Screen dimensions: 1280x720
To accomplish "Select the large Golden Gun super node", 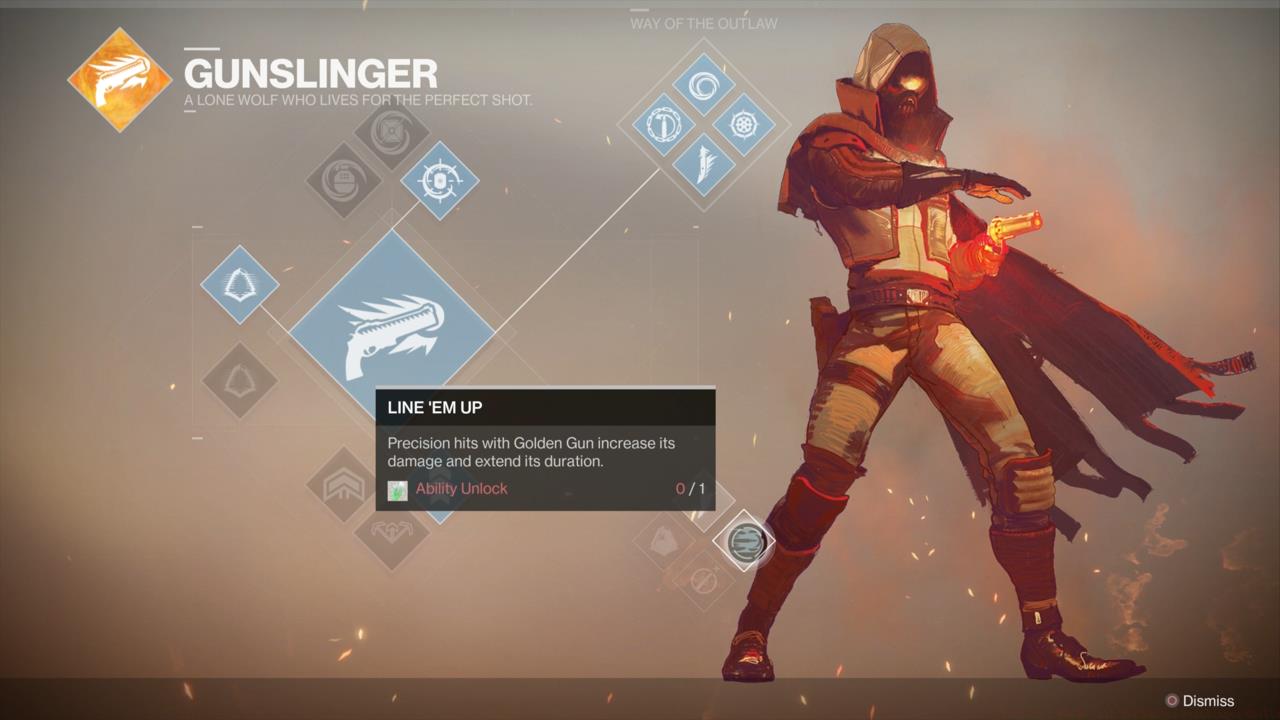I will 392,332.
